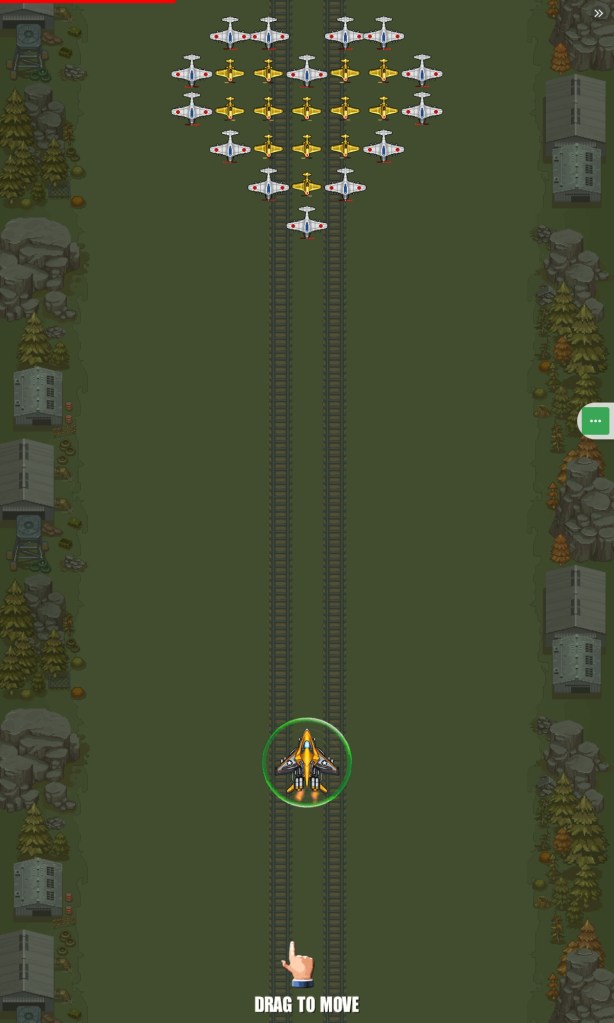Open the green three-dots overlay button
The height and width of the screenshot is (1023, 614).
click(x=595, y=421)
